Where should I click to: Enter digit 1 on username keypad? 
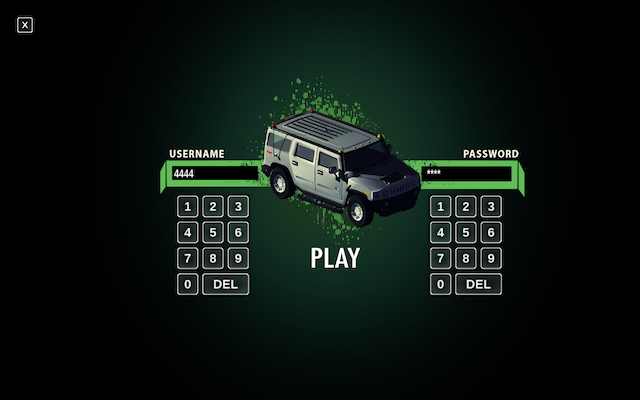pyautogui.click(x=188, y=207)
